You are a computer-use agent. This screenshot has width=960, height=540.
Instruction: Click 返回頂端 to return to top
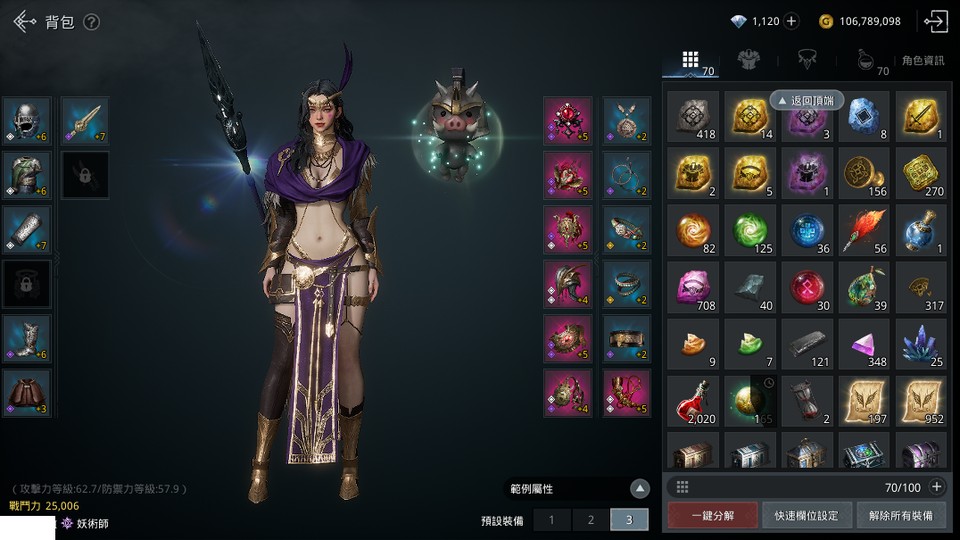pyautogui.click(x=807, y=100)
